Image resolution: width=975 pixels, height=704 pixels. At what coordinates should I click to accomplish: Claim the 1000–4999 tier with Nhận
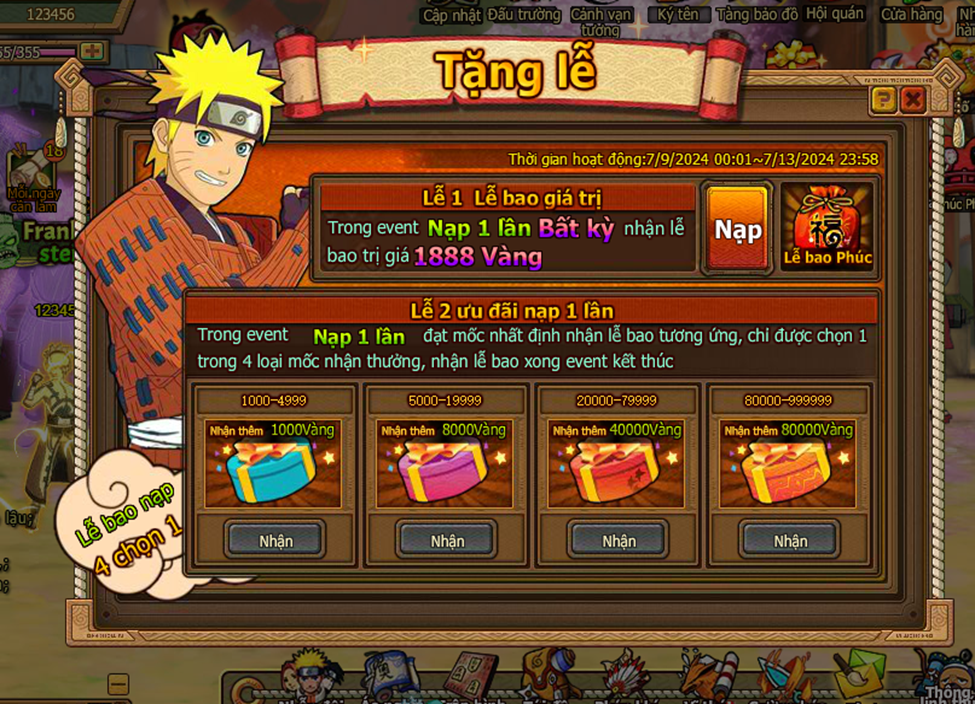(275, 540)
